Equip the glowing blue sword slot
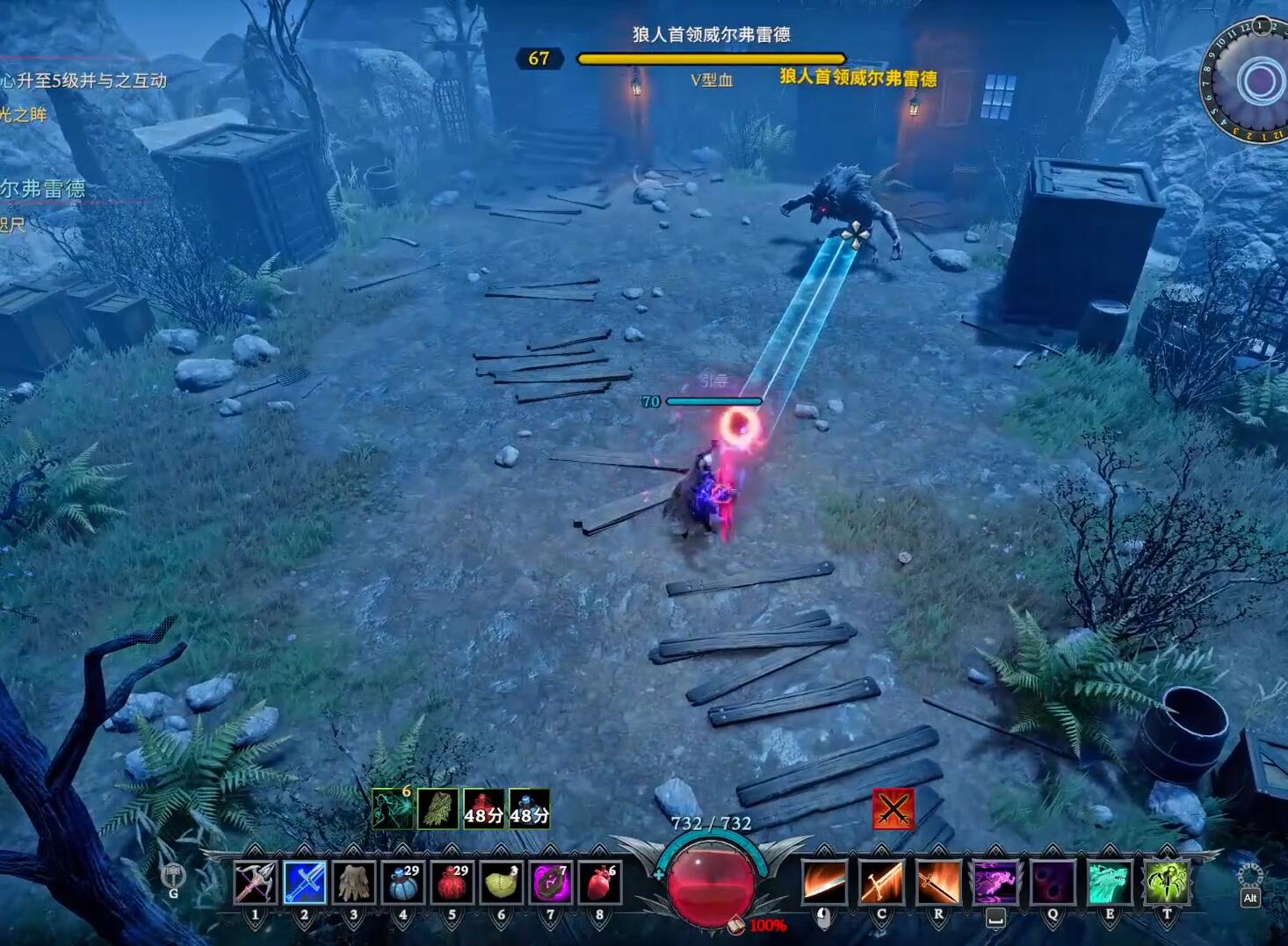The width and height of the screenshot is (1288, 946). click(305, 882)
